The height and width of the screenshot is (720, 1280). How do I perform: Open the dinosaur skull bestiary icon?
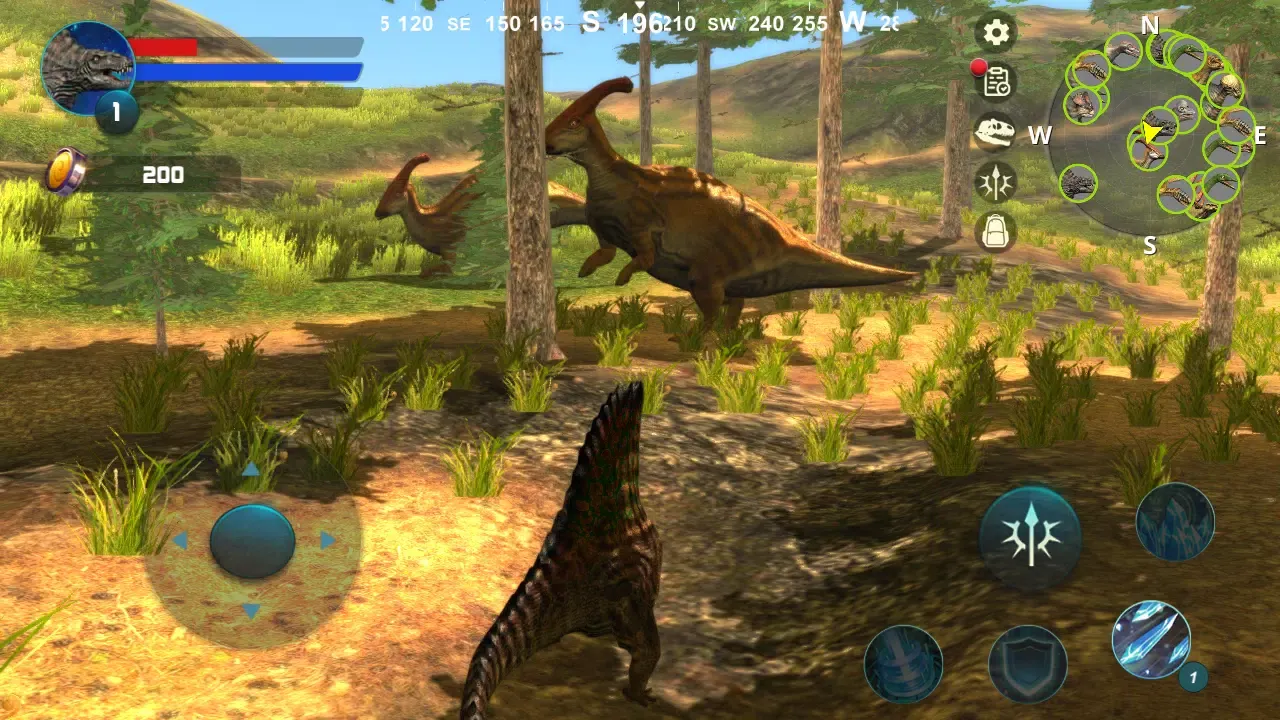995,133
